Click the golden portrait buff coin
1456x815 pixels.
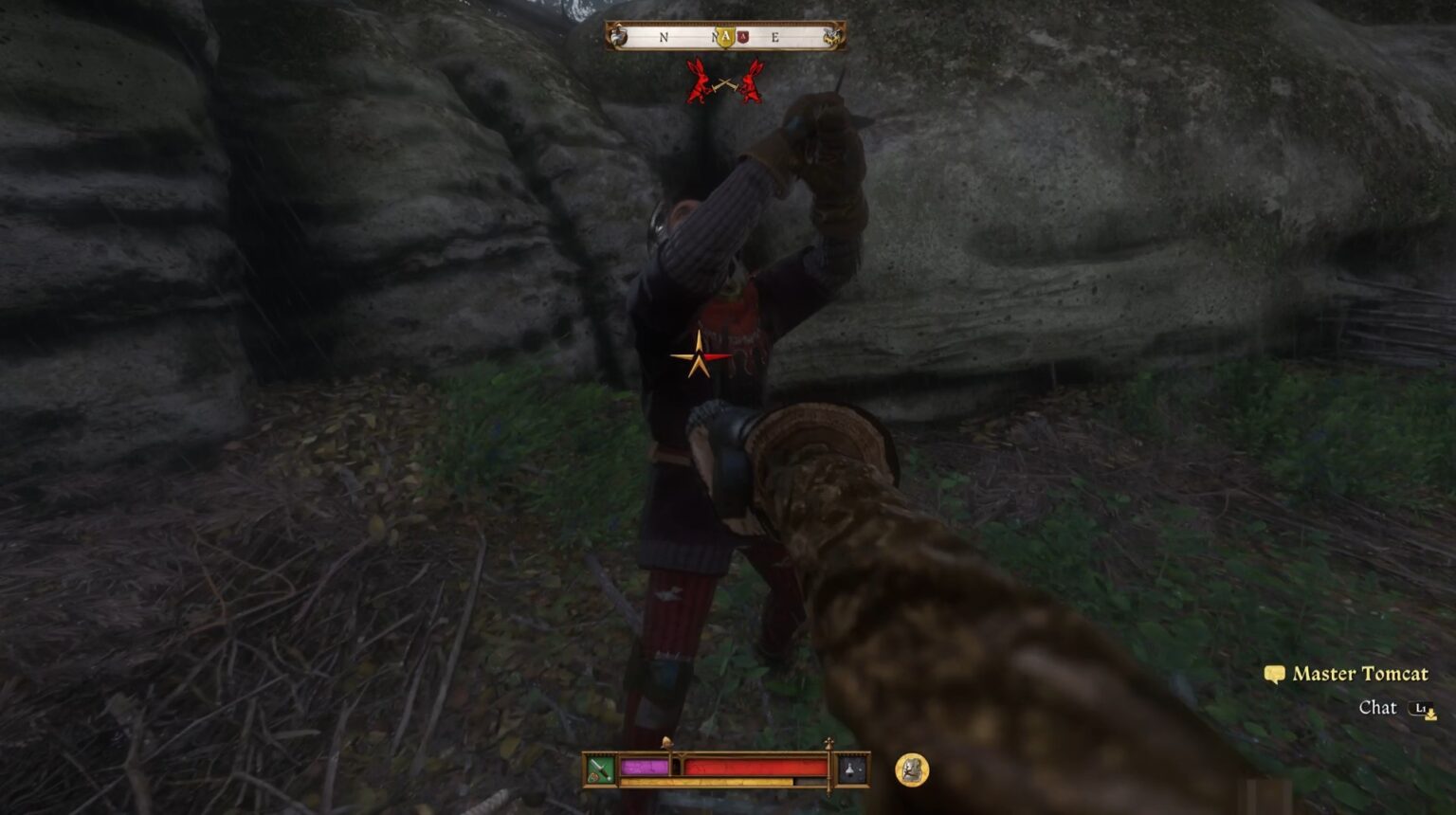tap(911, 770)
